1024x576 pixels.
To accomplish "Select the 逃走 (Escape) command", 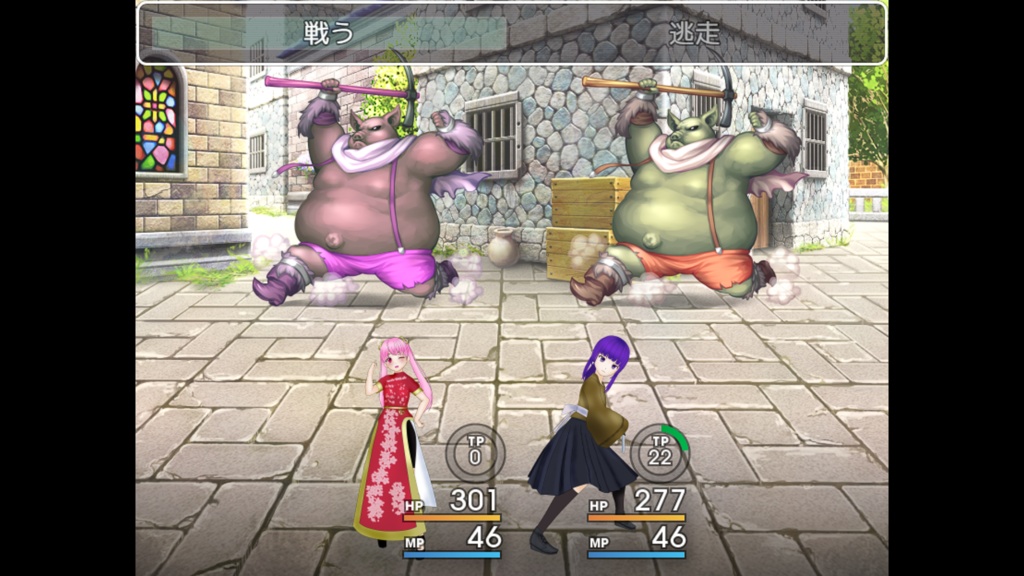I will (694, 33).
